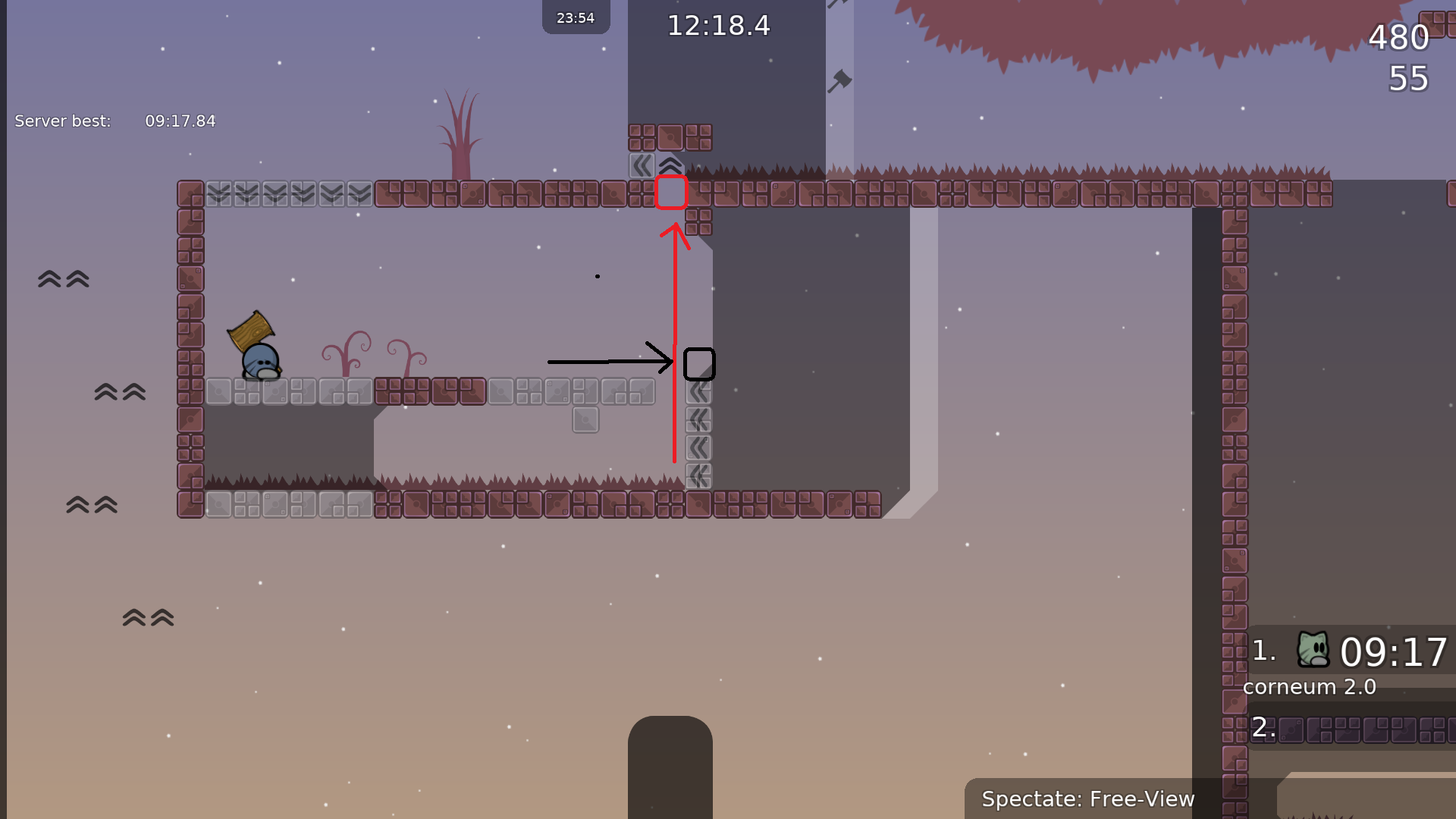Open the red 23:54 timer badge

(x=576, y=17)
